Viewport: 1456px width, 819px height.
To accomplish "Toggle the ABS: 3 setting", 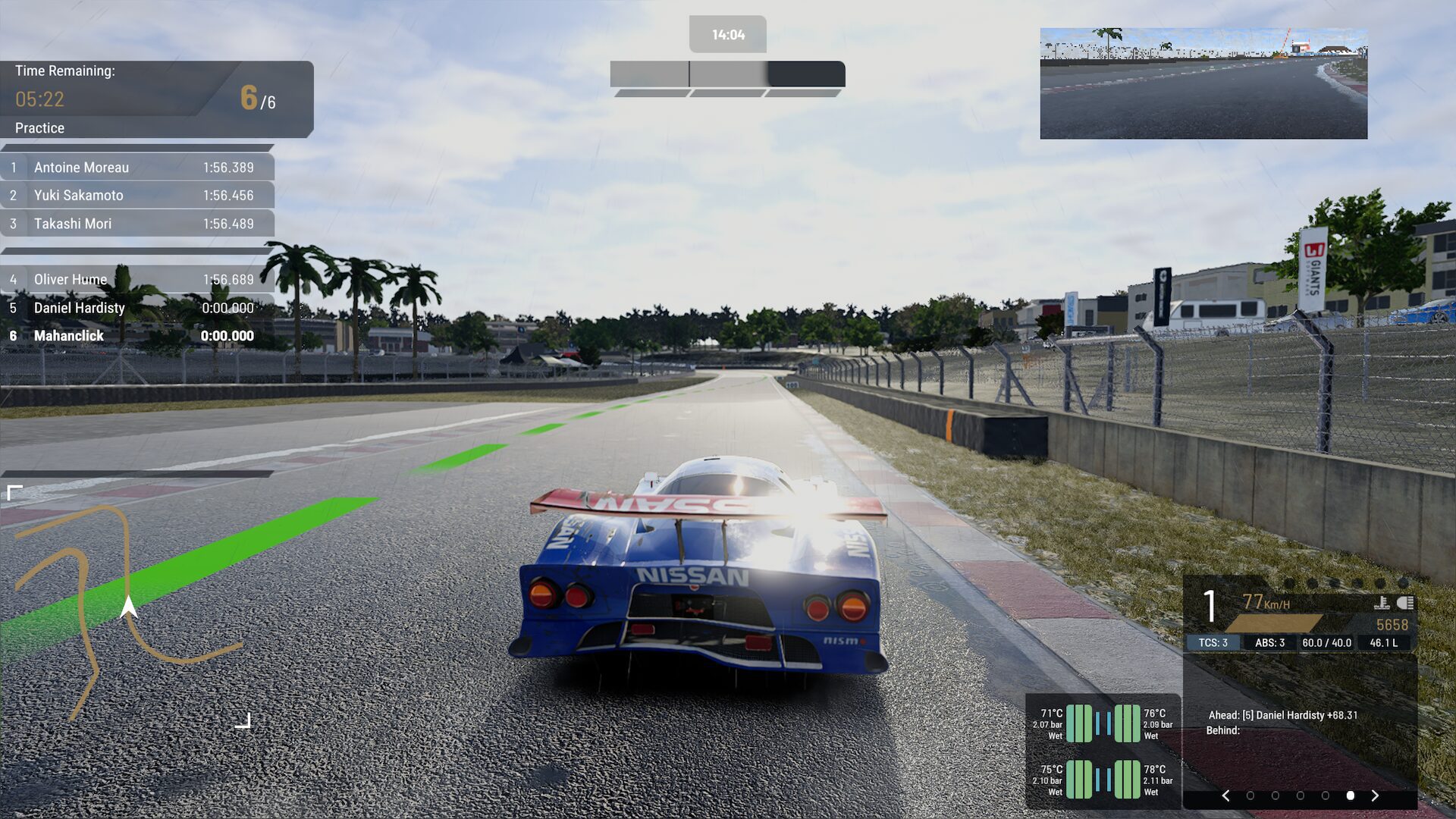I will [1271, 642].
